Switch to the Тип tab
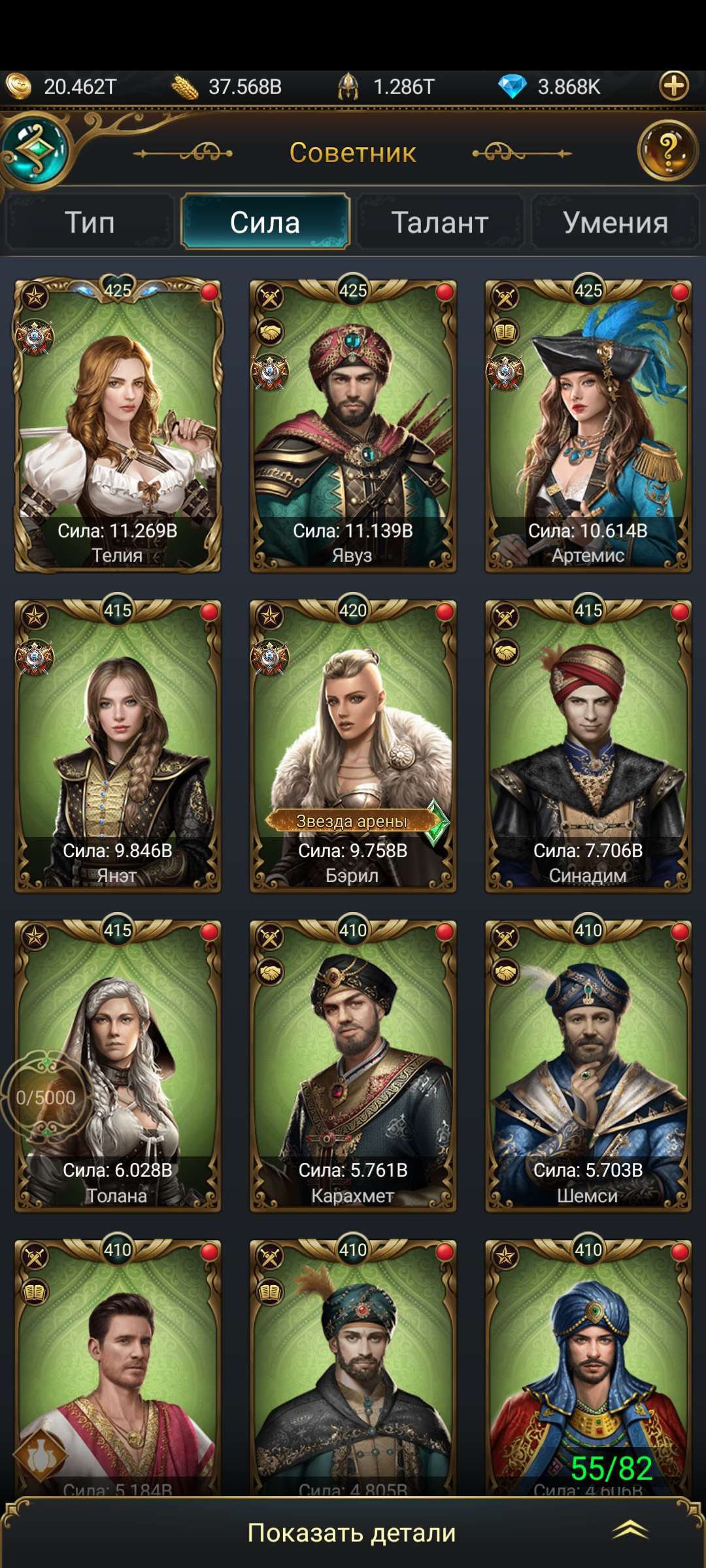Image resolution: width=706 pixels, height=1568 pixels. point(90,223)
